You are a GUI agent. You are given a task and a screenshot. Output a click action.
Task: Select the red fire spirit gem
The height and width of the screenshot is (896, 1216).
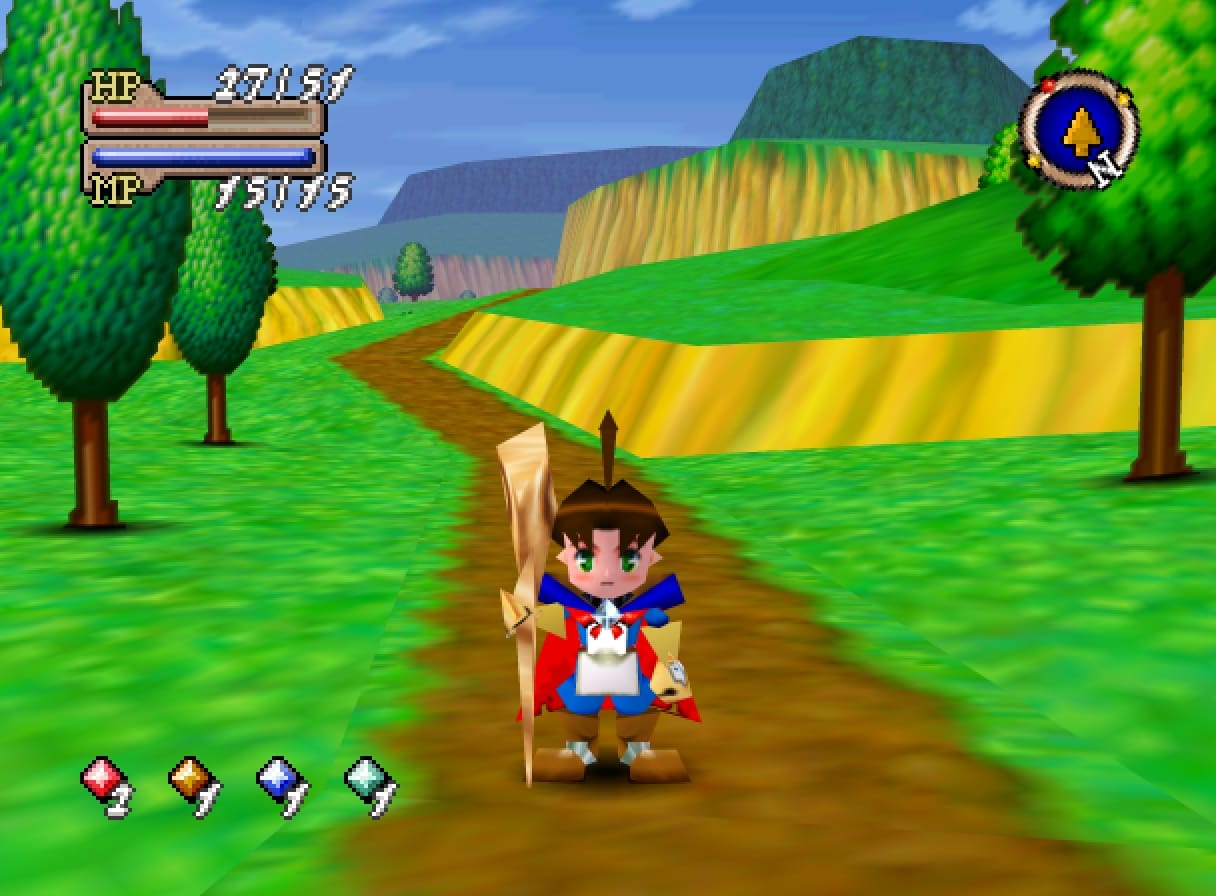102,778
